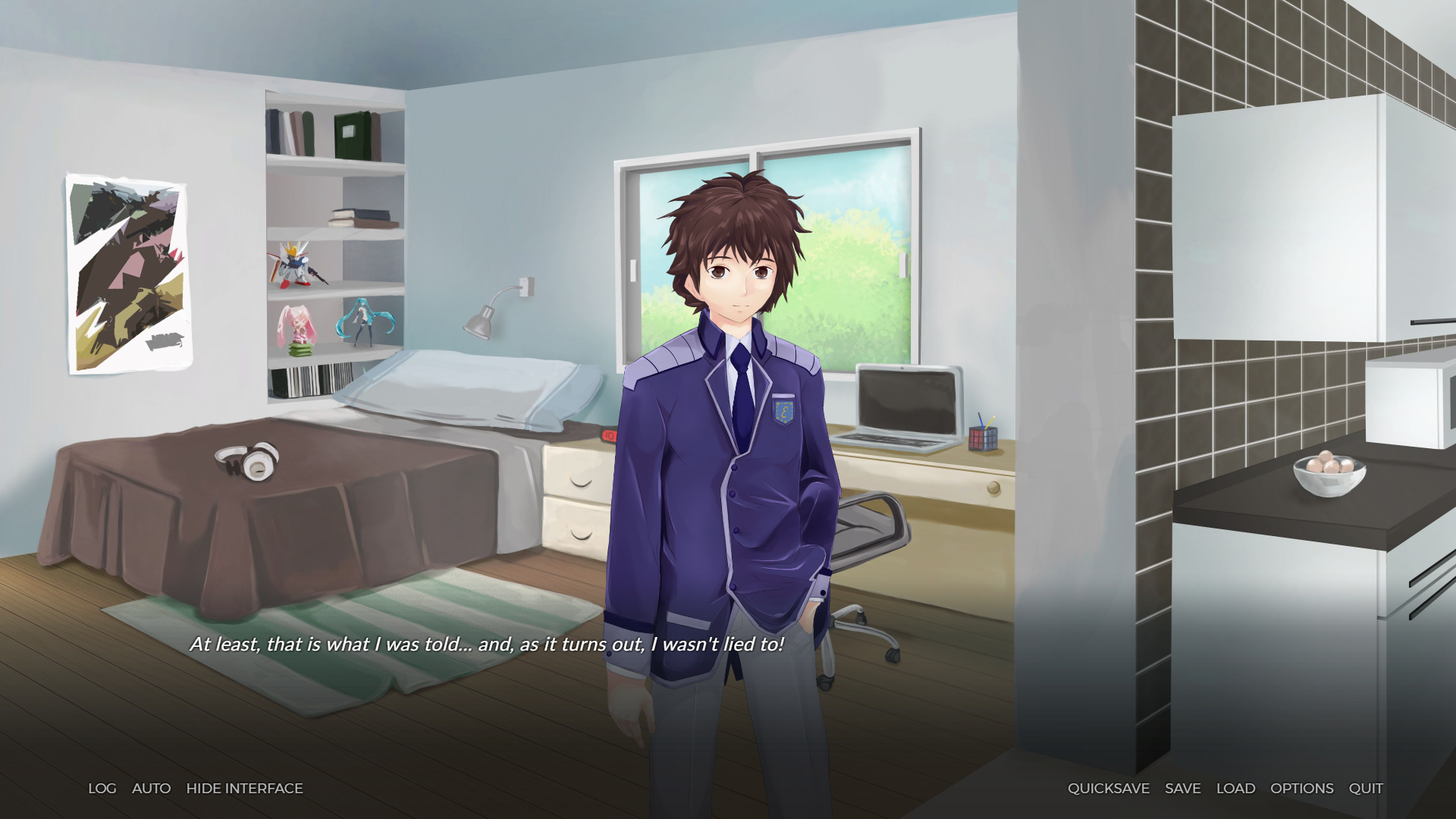Select Quit from bottom menu

pos(1365,789)
